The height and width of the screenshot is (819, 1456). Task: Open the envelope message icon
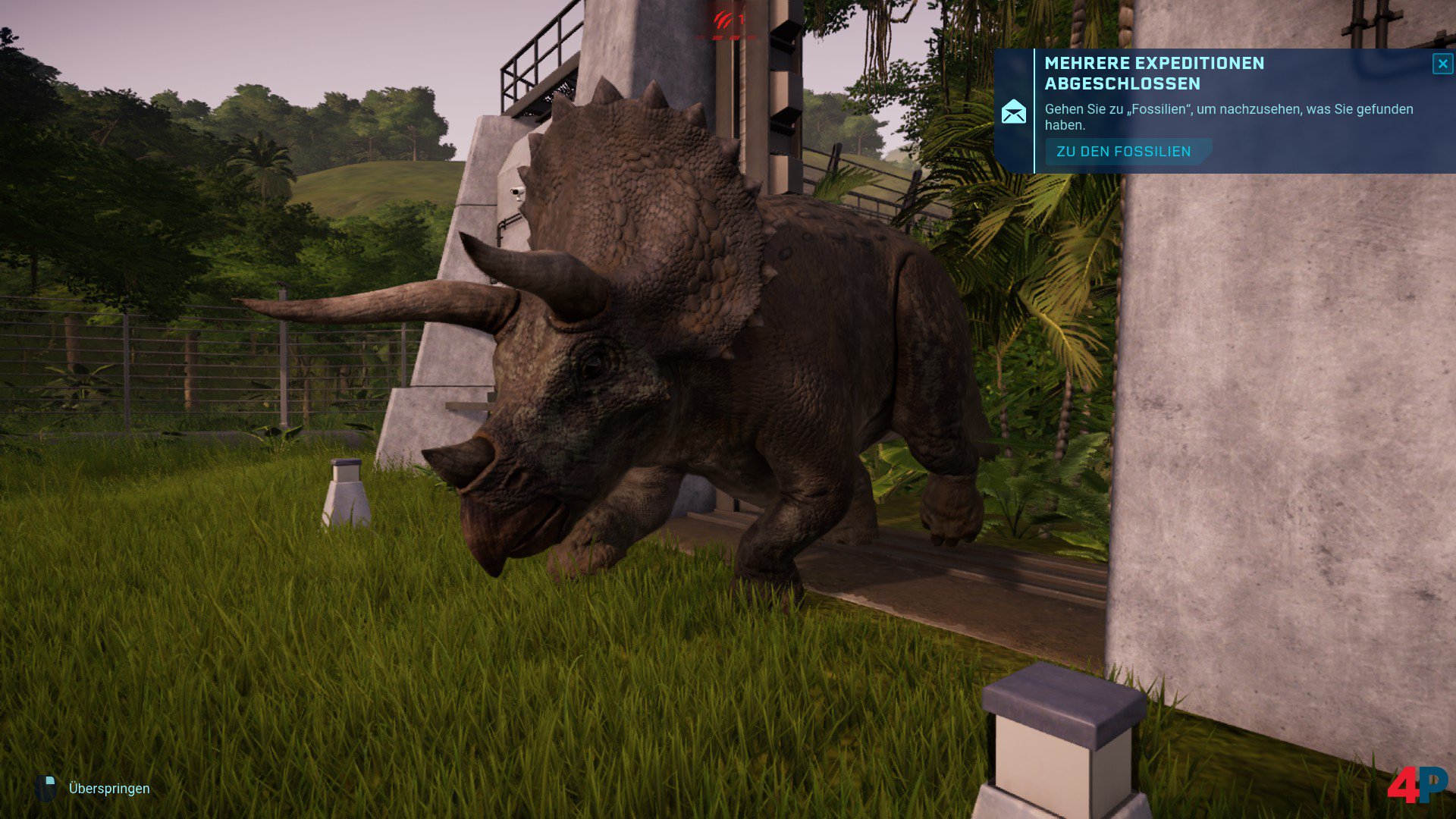coord(1014,112)
